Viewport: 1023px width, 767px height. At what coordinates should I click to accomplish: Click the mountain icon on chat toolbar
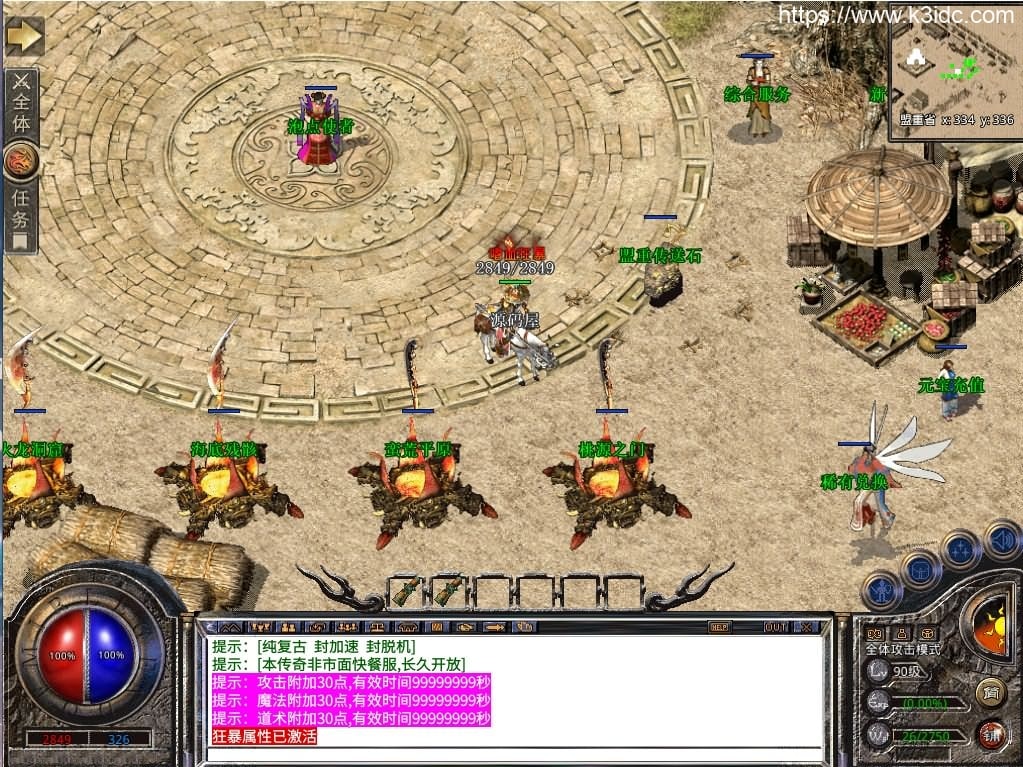[x=229, y=627]
